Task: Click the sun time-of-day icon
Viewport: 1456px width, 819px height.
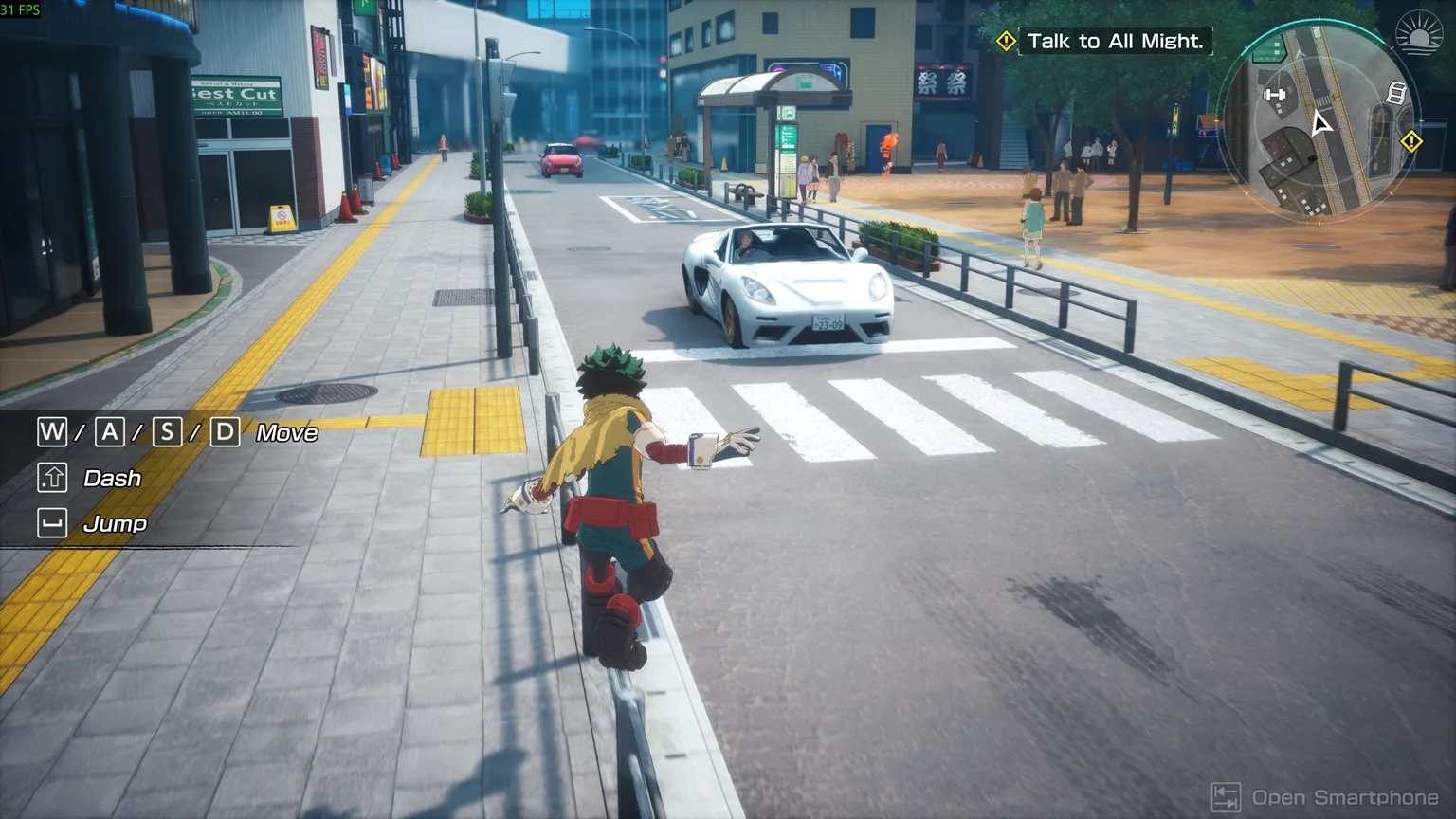Action: tap(1418, 33)
